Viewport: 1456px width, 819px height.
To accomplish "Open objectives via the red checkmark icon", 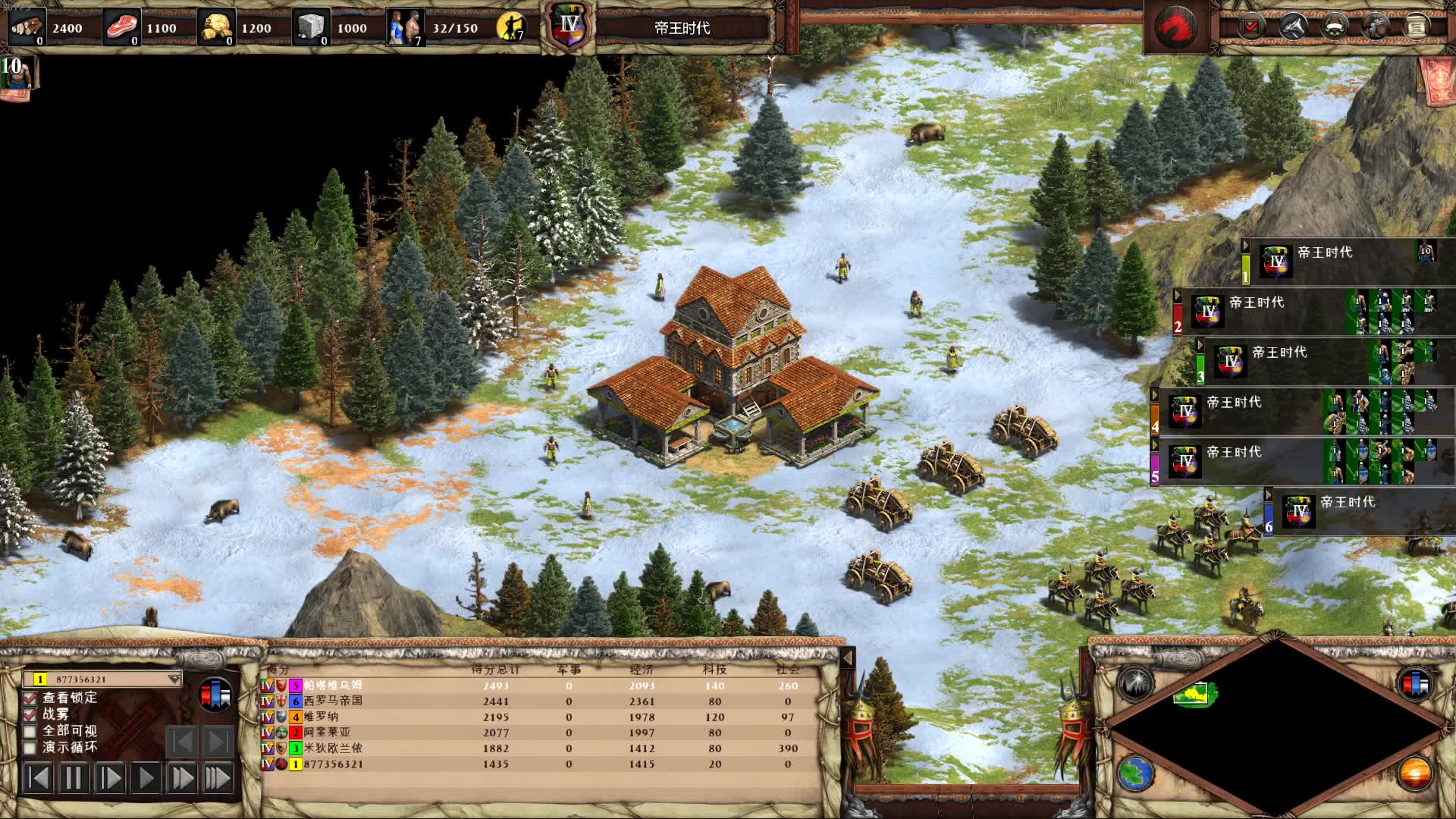I will (x=1251, y=27).
